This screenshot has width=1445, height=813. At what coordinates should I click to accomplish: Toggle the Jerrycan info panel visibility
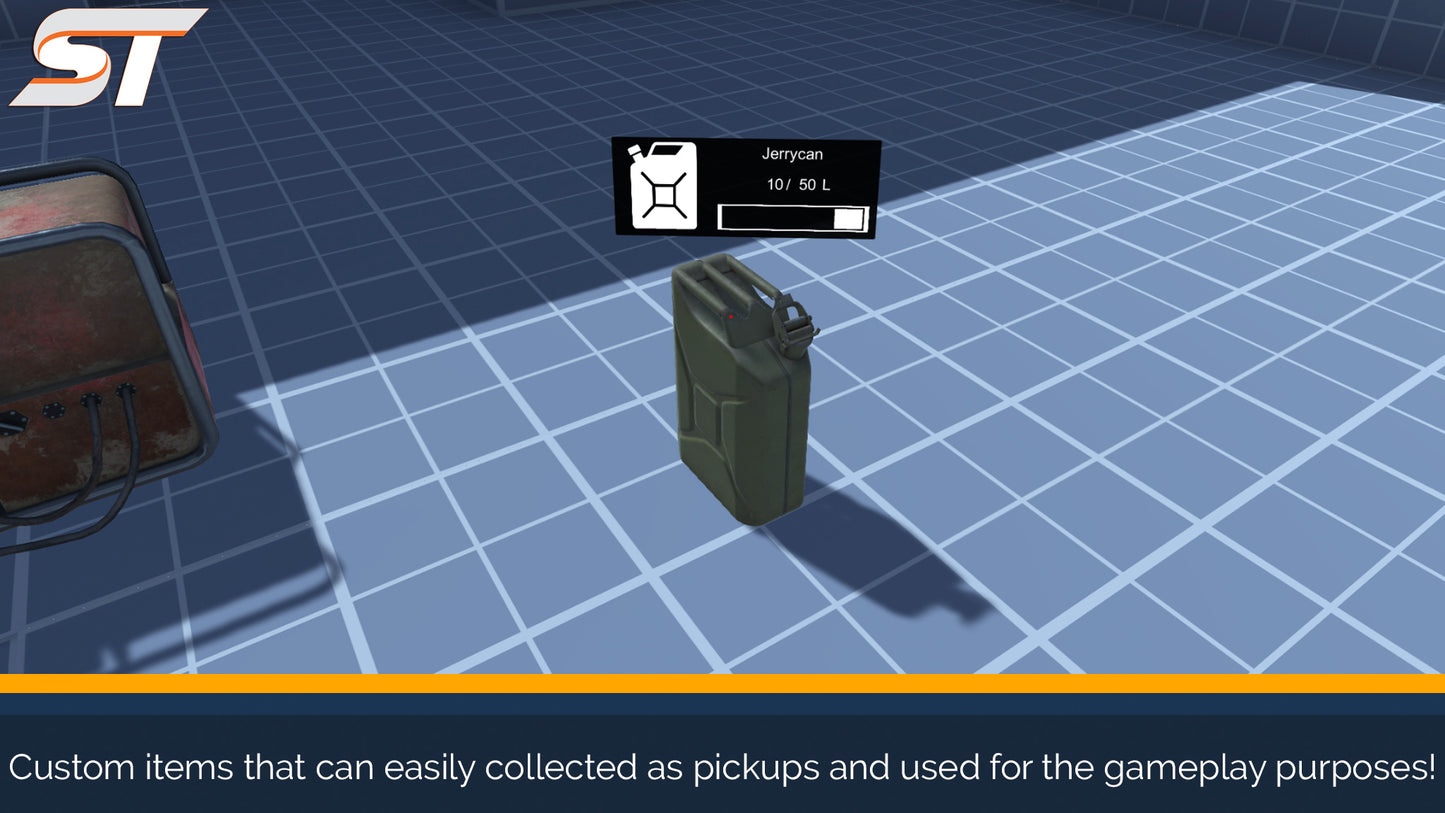tap(745, 187)
